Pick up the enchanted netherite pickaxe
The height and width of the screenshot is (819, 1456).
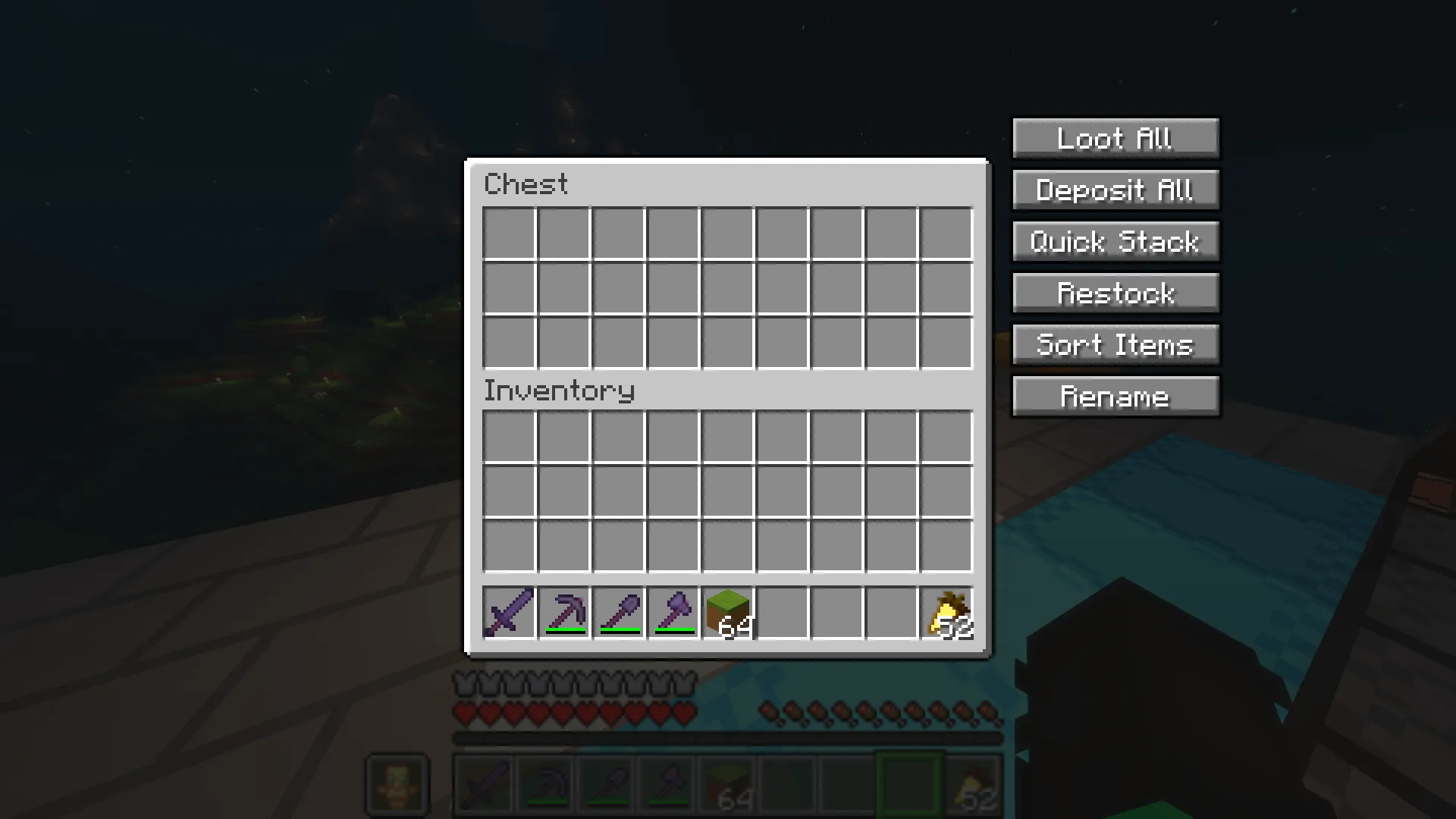563,613
